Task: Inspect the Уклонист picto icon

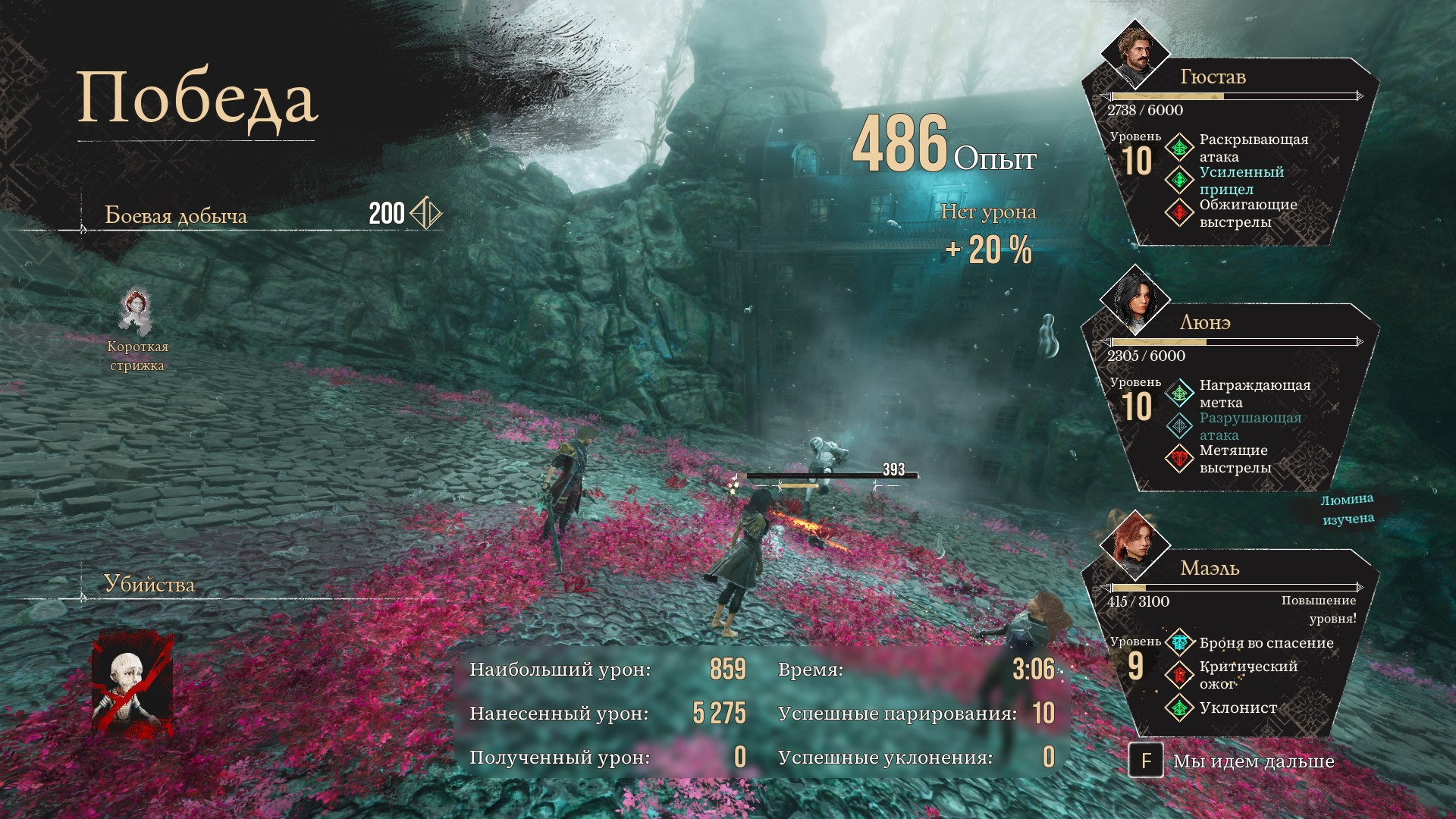Action: (1180, 708)
